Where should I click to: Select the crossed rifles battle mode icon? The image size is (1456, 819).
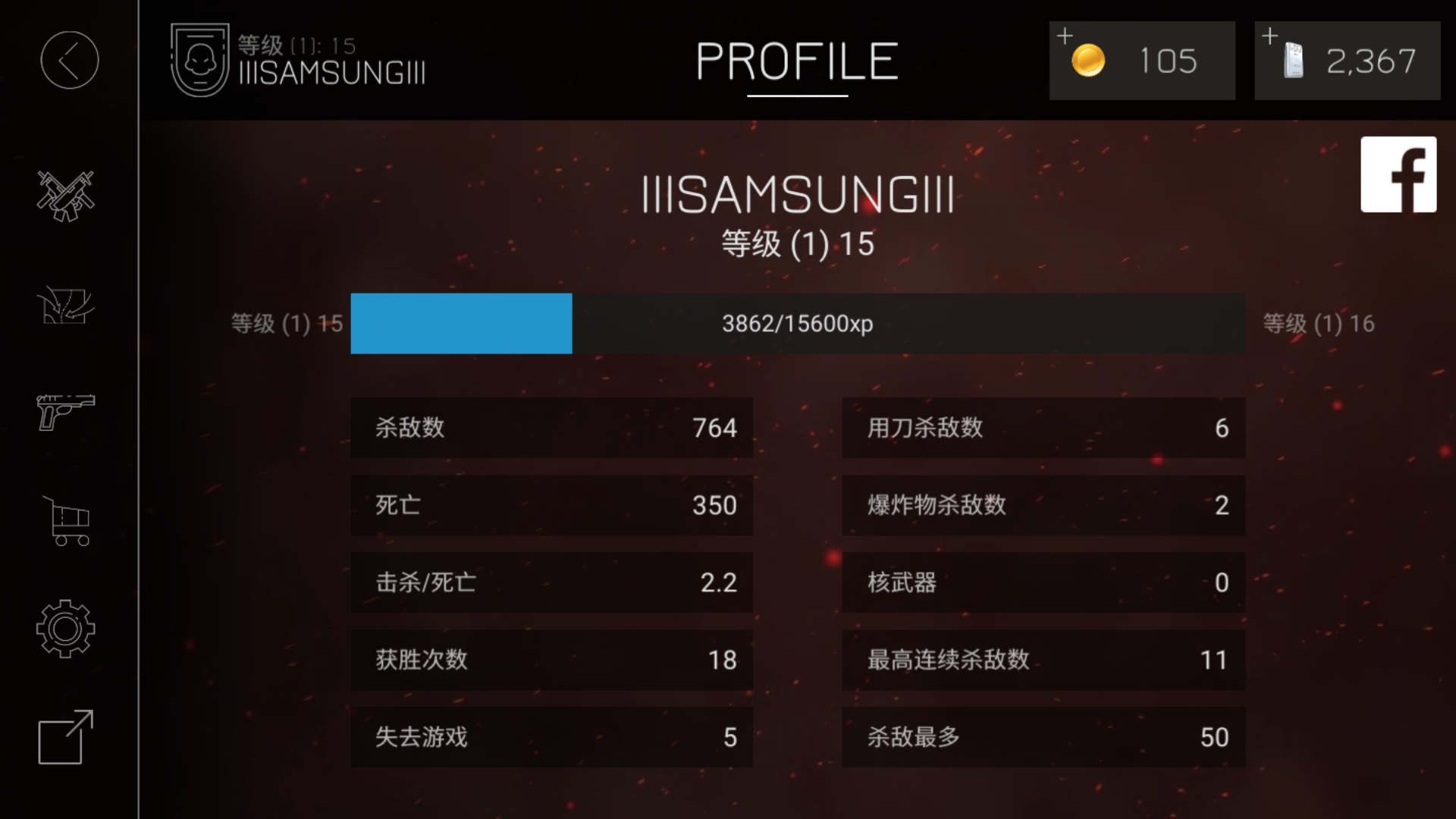67,196
